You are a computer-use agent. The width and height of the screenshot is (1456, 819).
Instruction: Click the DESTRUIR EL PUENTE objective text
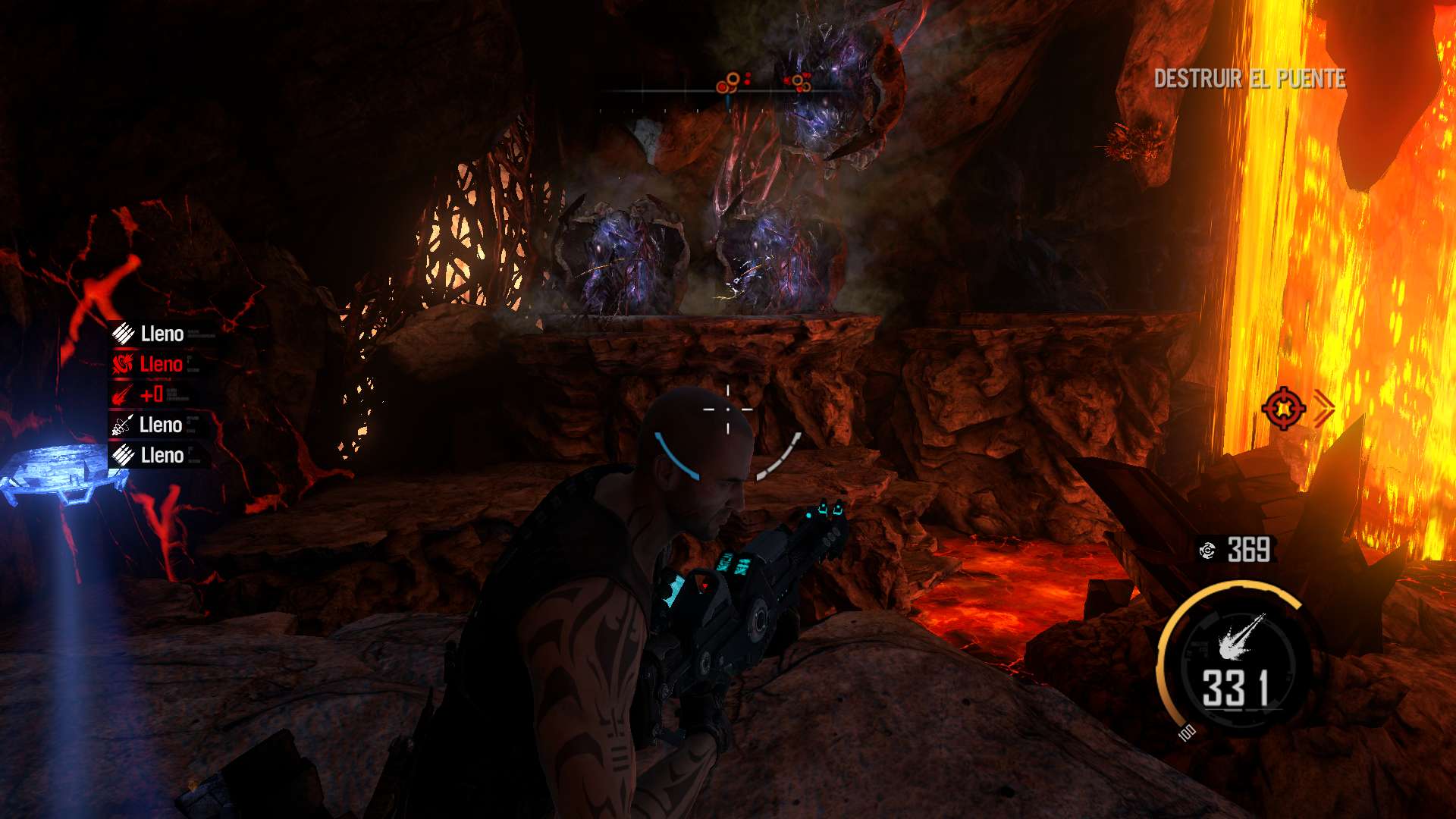(1249, 78)
